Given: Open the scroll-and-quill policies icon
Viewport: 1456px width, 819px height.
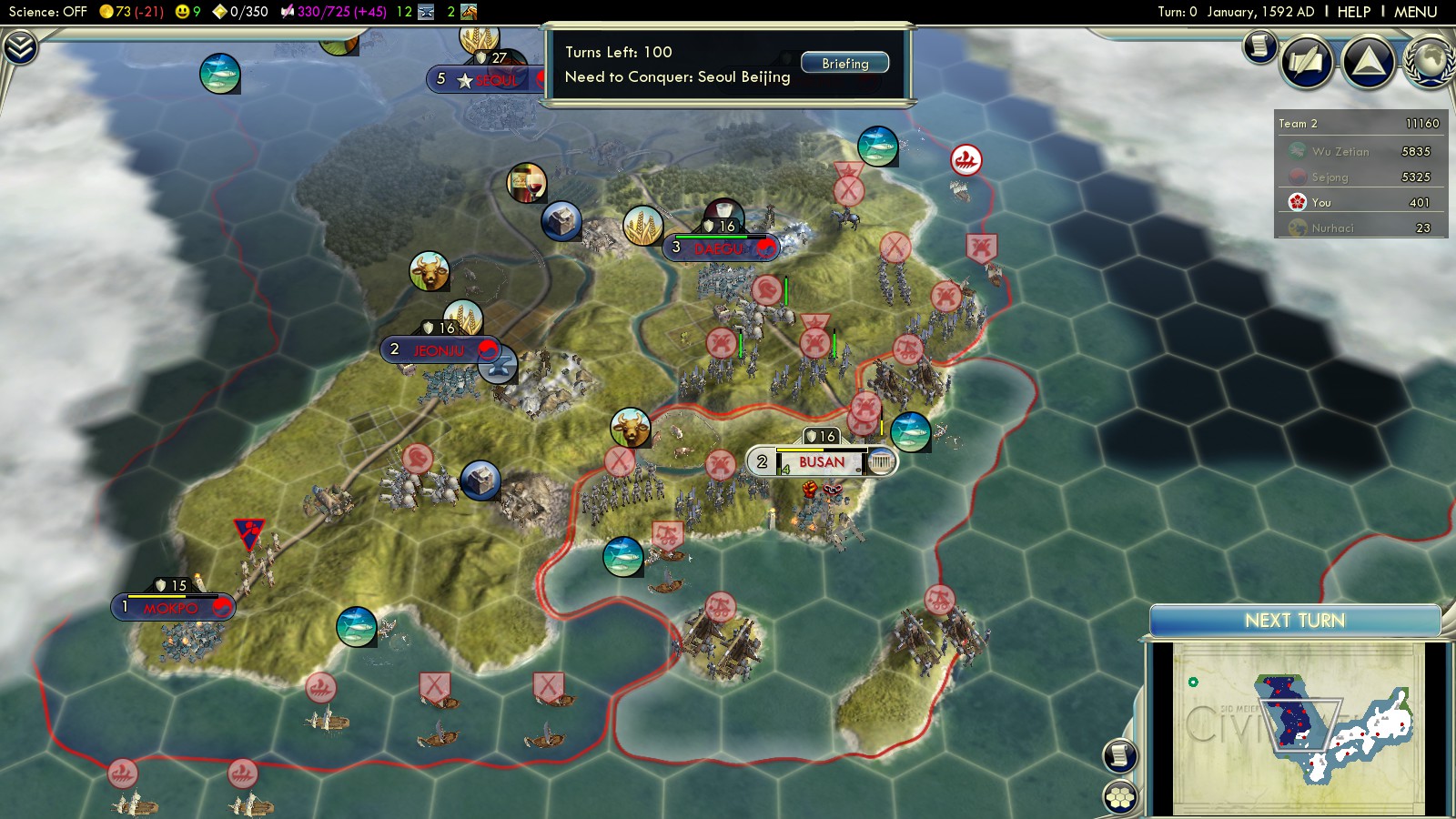Looking at the screenshot, I should (x=1307, y=62).
